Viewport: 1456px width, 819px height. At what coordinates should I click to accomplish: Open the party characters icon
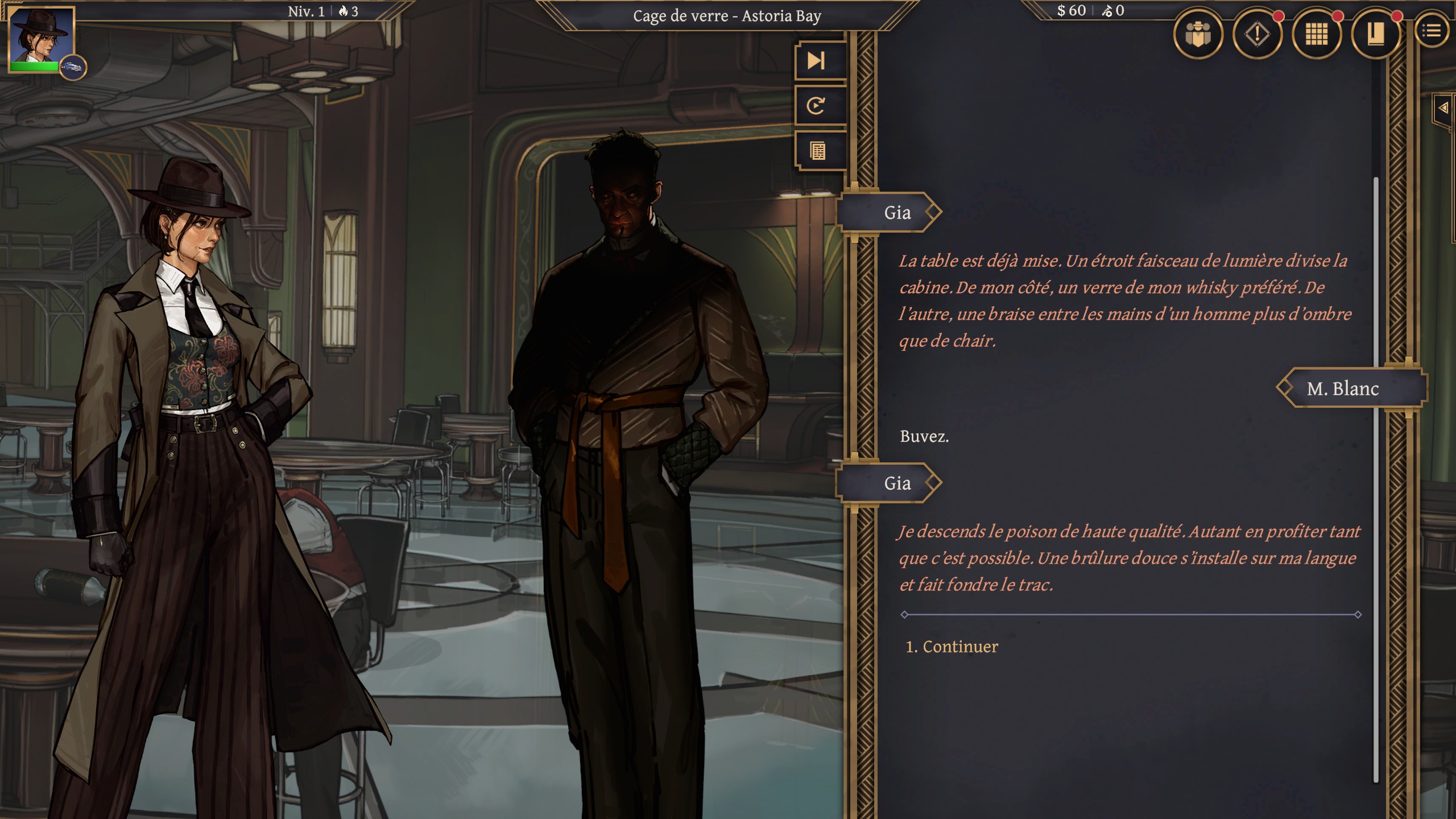(x=1198, y=34)
